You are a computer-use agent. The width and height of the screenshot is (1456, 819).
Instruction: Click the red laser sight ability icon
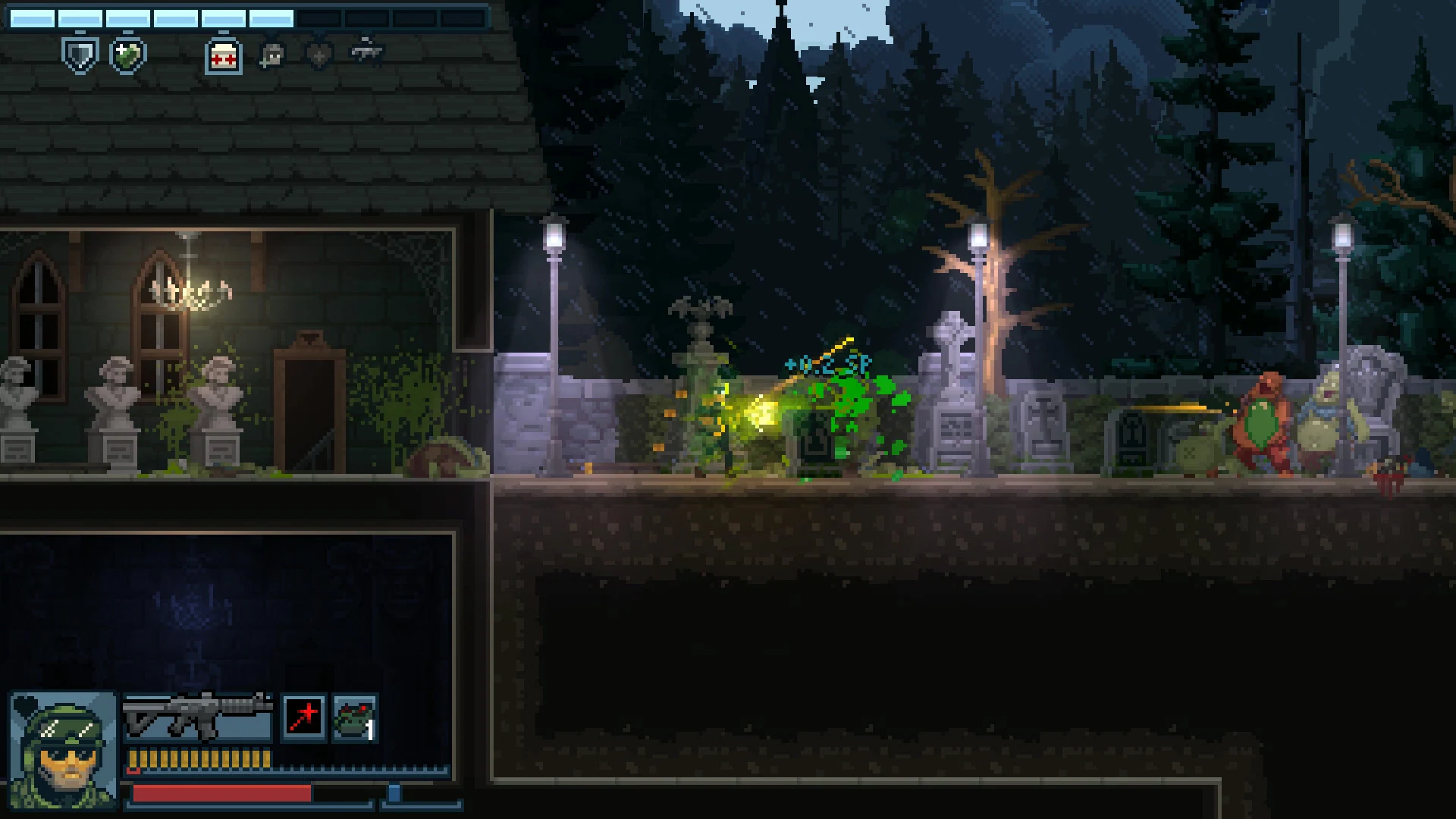303,716
